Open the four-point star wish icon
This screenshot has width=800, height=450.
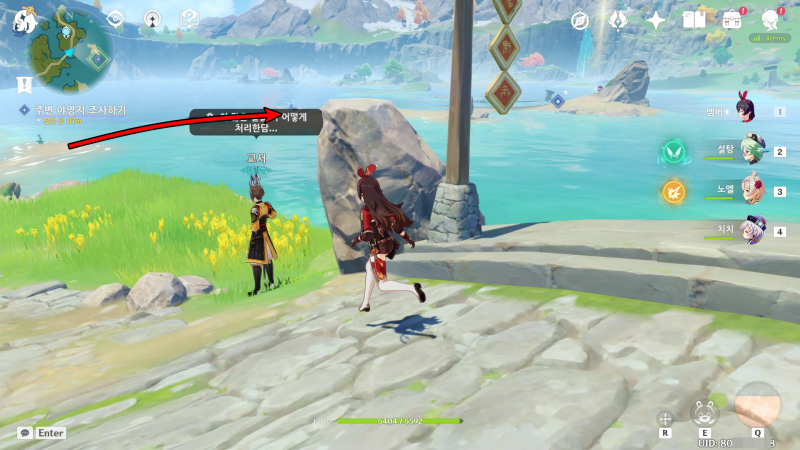(656, 20)
